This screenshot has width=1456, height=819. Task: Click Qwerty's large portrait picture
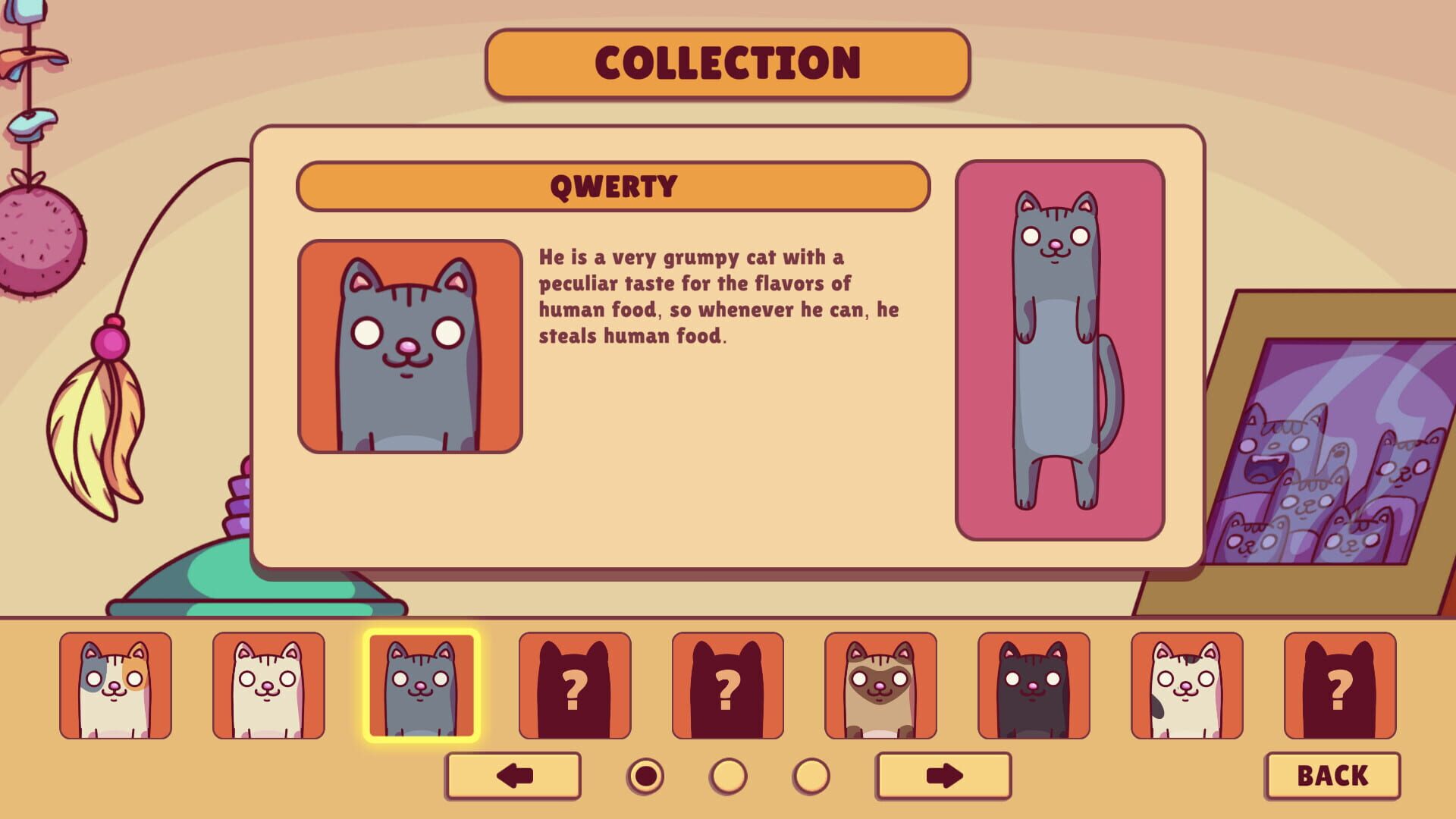tap(409, 345)
